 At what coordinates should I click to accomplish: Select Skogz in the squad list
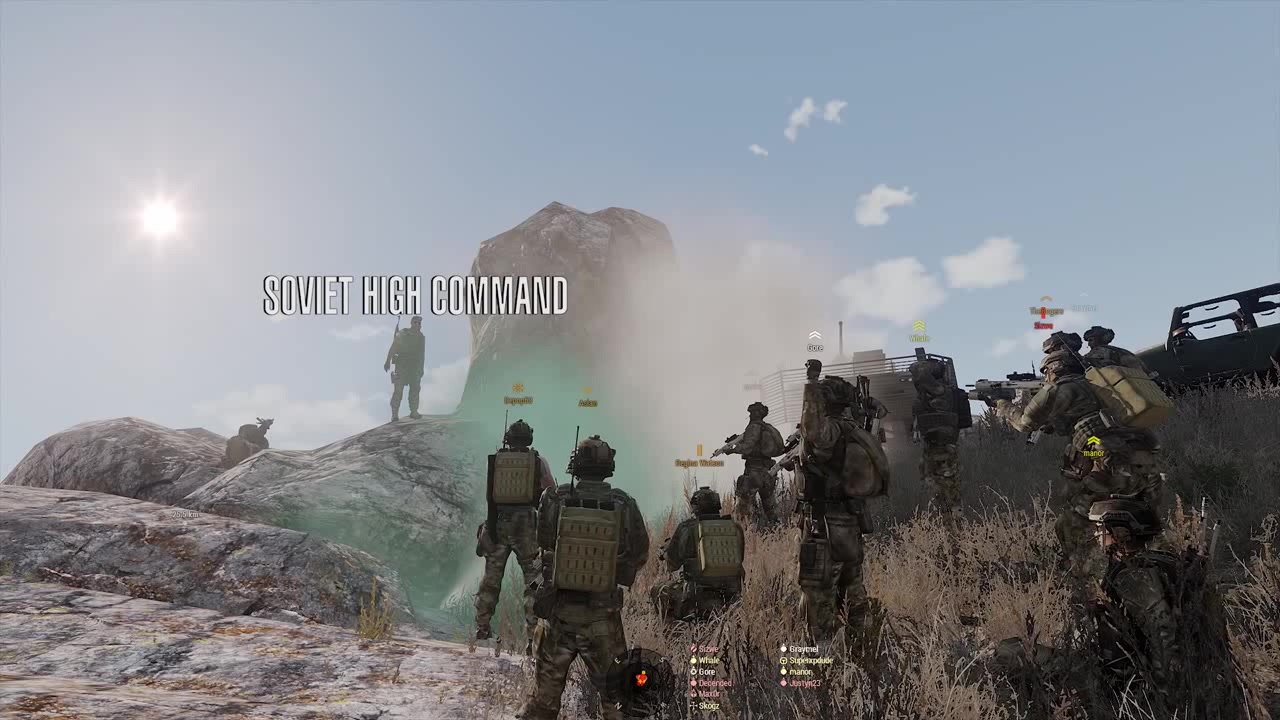click(708, 706)
